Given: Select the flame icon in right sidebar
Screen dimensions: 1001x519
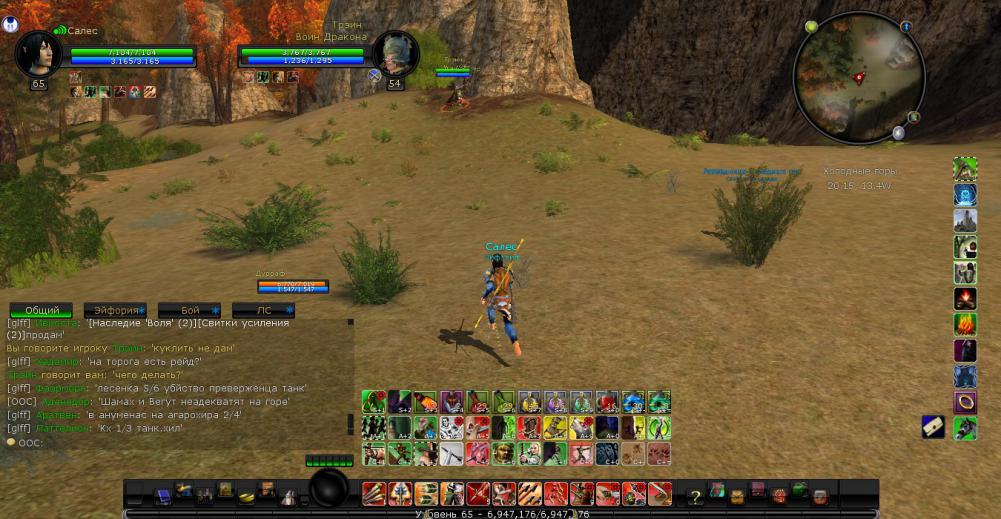Looking at the screenshot, I should coord(965,324).
